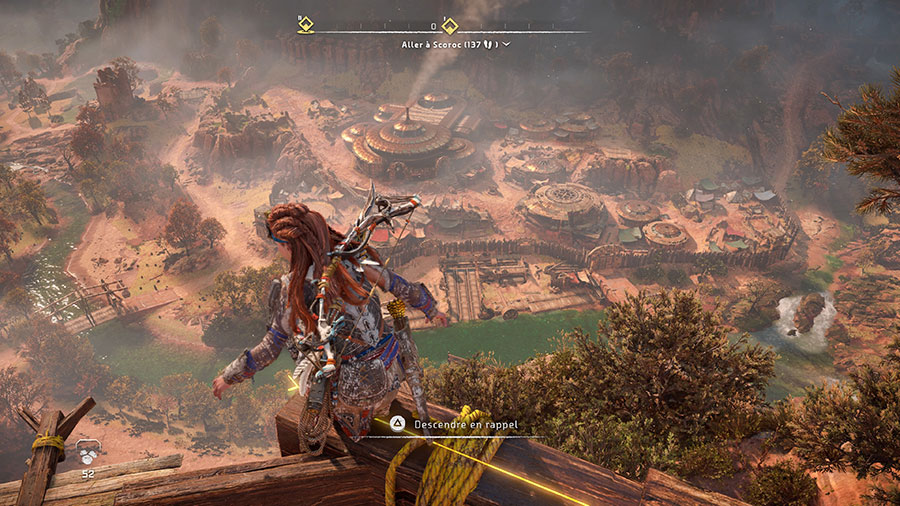Screen dimensions: 900x506
Task: Expand the chevron beside the Scoroc objective
Action: [x=507, y=44]
